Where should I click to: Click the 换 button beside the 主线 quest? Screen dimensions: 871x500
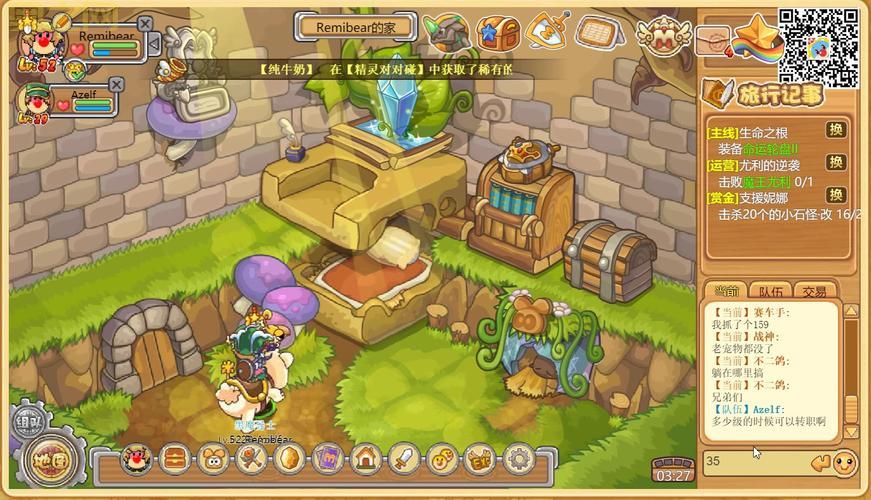click(835, 130)
